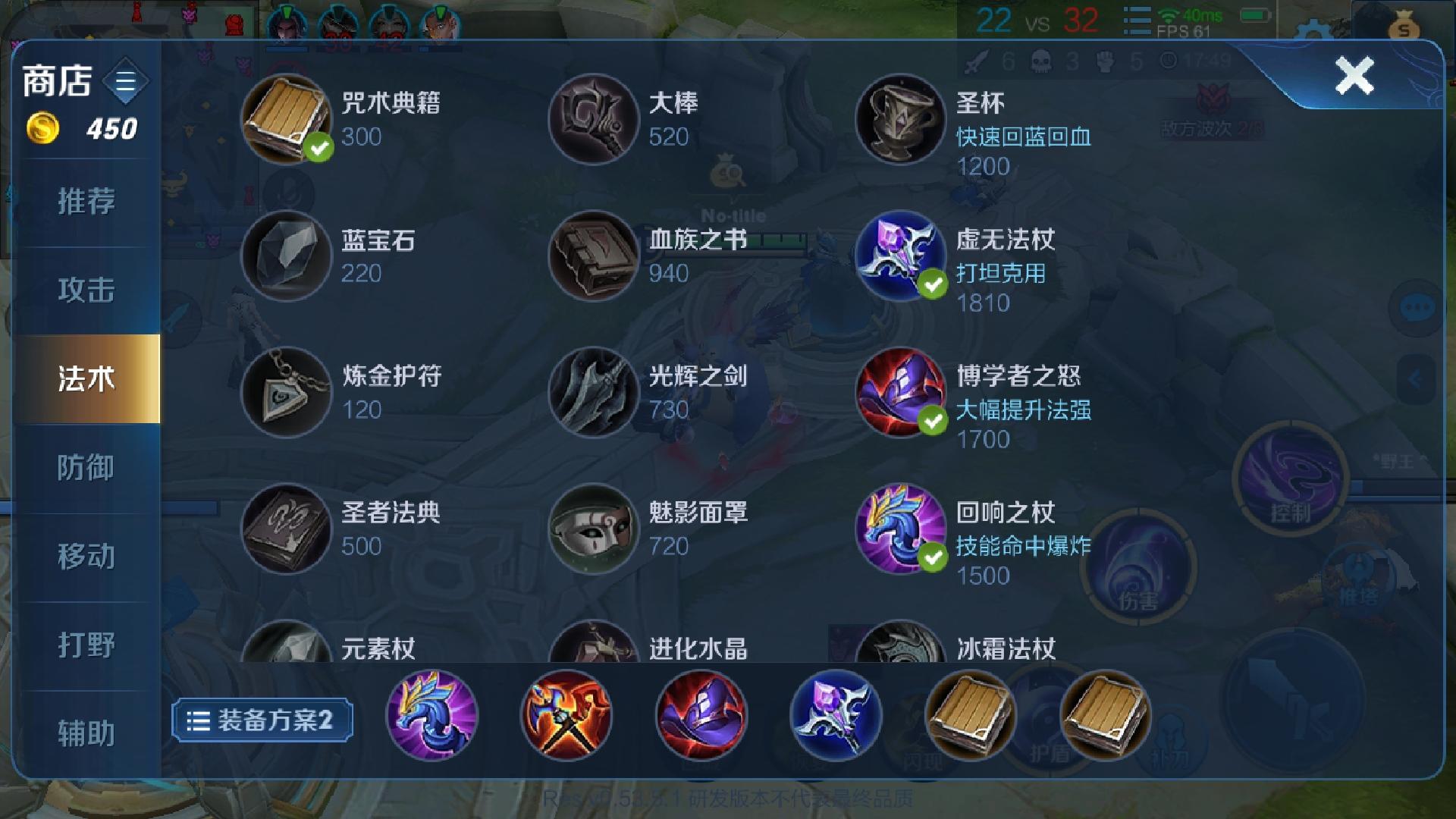1456x819 pixels.
Task: Select the 血族之书 item icon
Action: click(593, 256)
